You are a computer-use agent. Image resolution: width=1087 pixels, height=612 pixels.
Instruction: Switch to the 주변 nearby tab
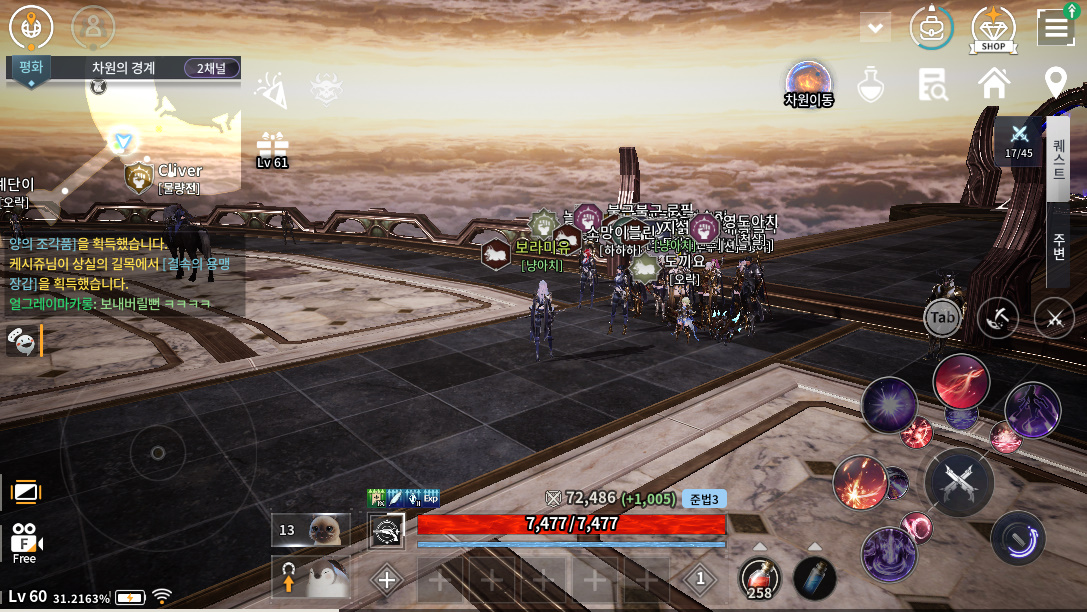[1058, 245]
